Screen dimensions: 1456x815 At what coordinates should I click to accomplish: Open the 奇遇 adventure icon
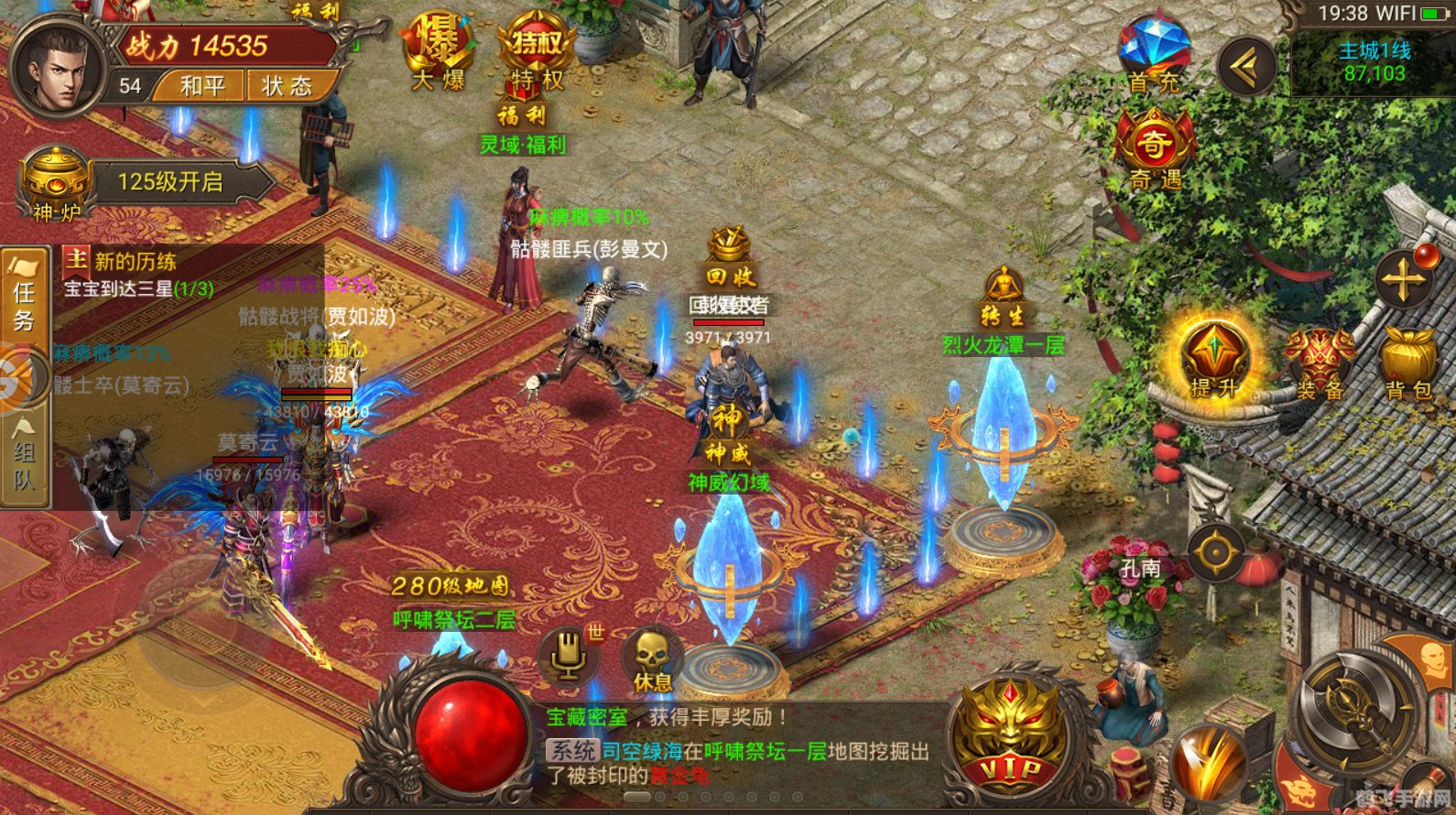[1153, 149]
